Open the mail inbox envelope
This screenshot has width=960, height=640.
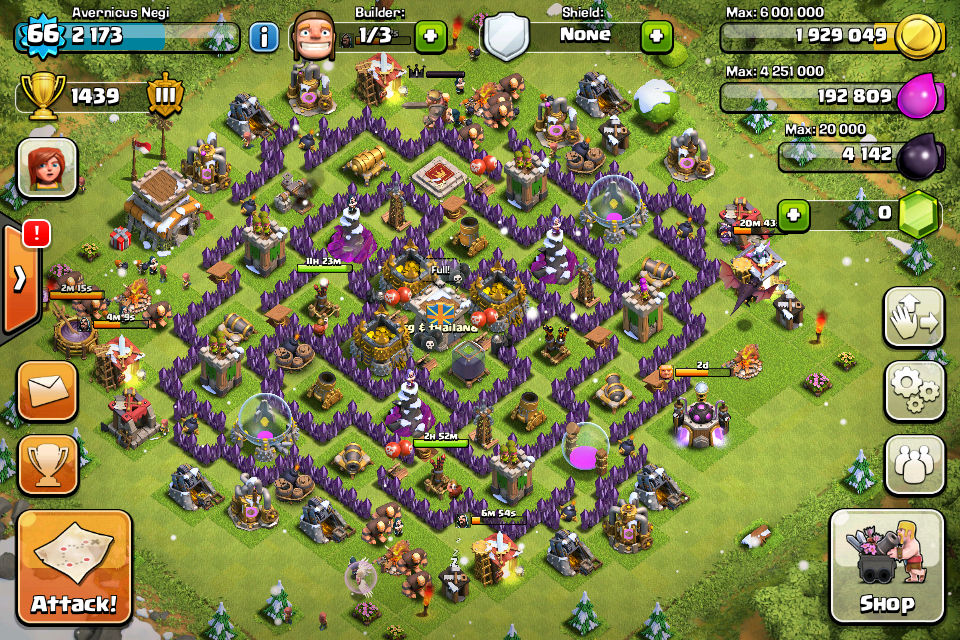click(x=47, y=390)
